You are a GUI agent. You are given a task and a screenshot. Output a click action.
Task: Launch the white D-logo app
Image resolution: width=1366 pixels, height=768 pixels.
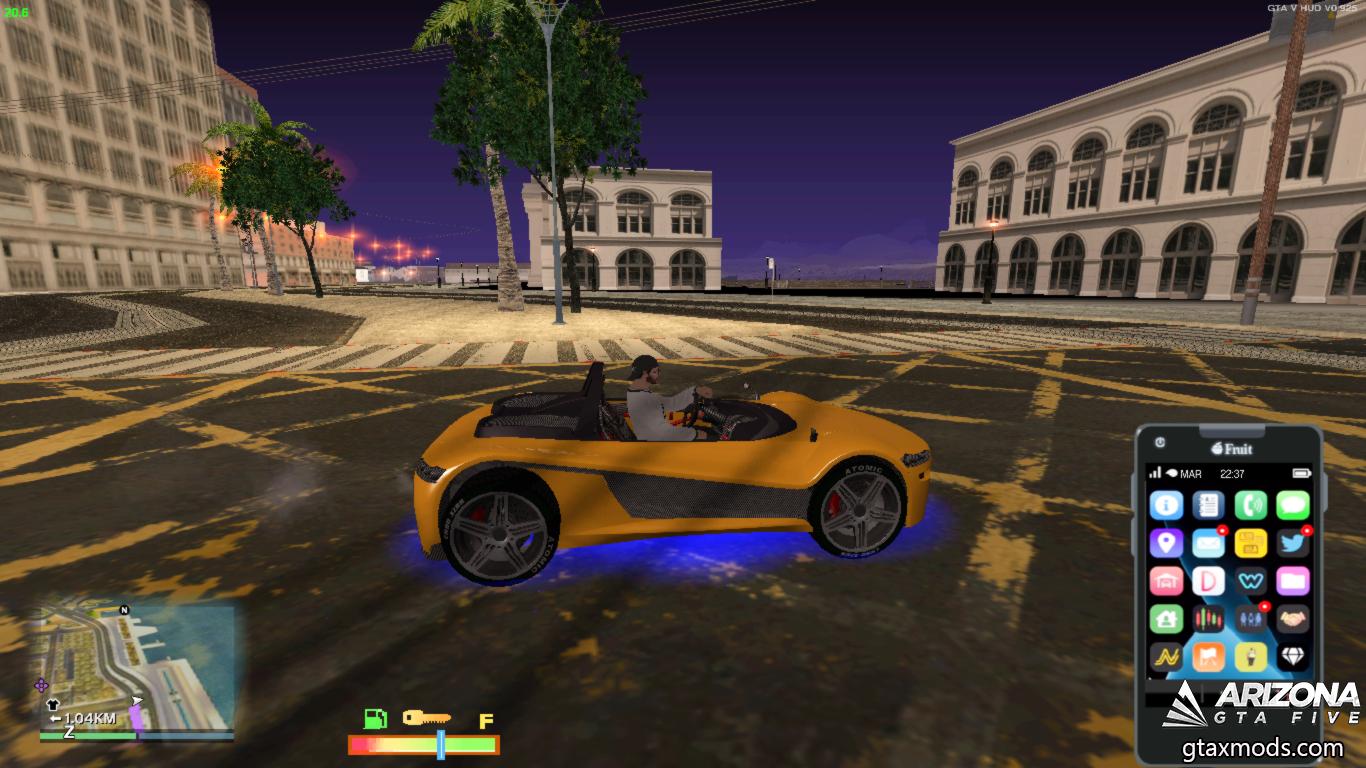point(1208,581)
